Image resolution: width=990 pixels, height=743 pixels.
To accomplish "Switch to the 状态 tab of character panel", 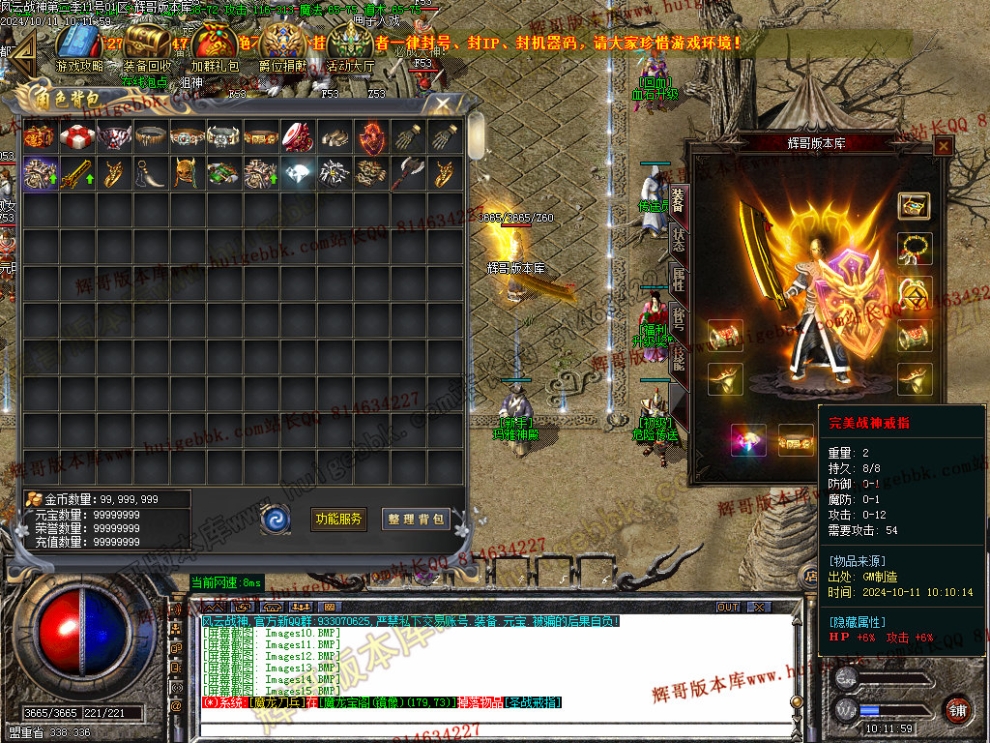I will tap(678, 238).
